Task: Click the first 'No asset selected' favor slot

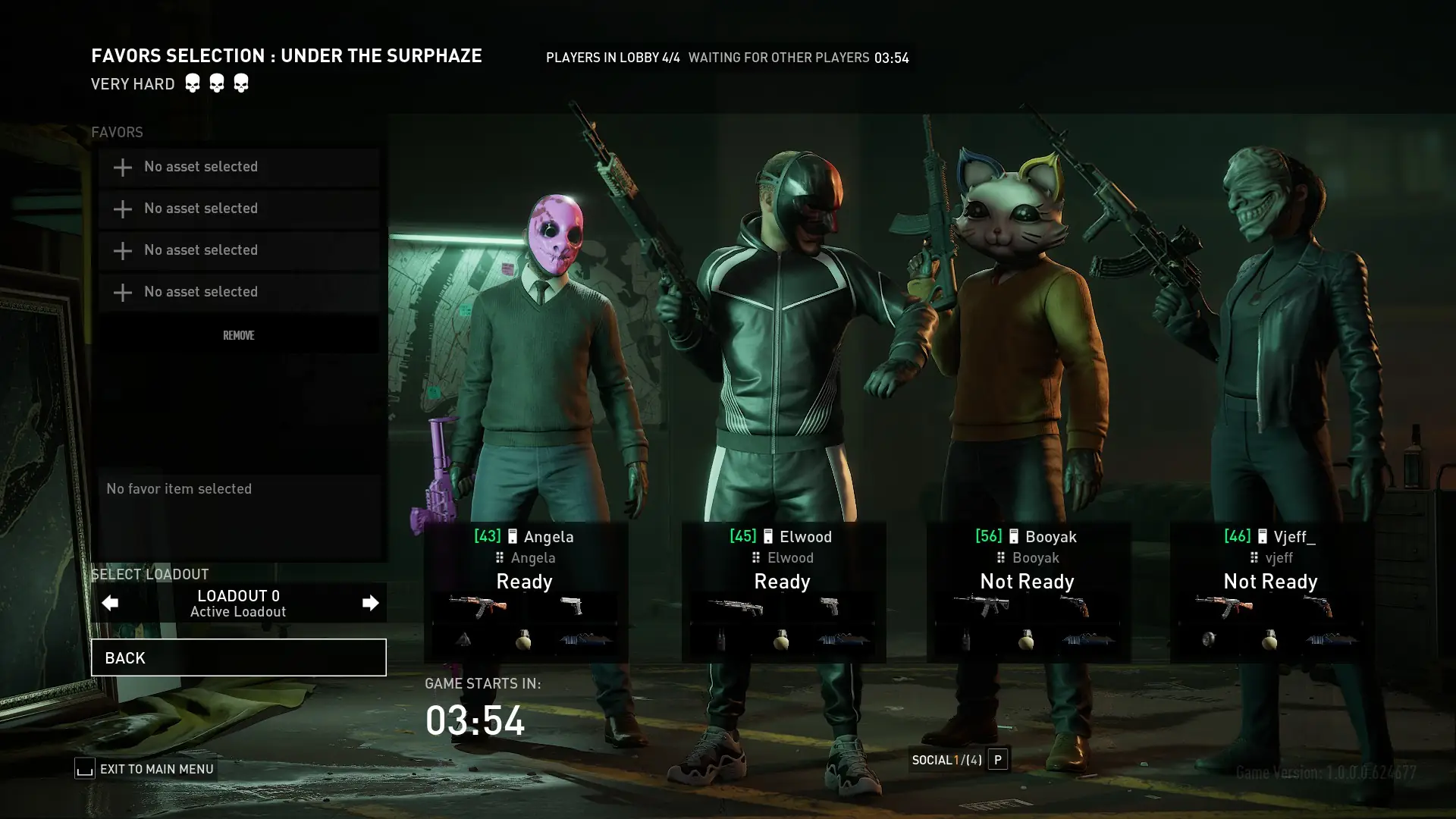Action: click(238, 167)
